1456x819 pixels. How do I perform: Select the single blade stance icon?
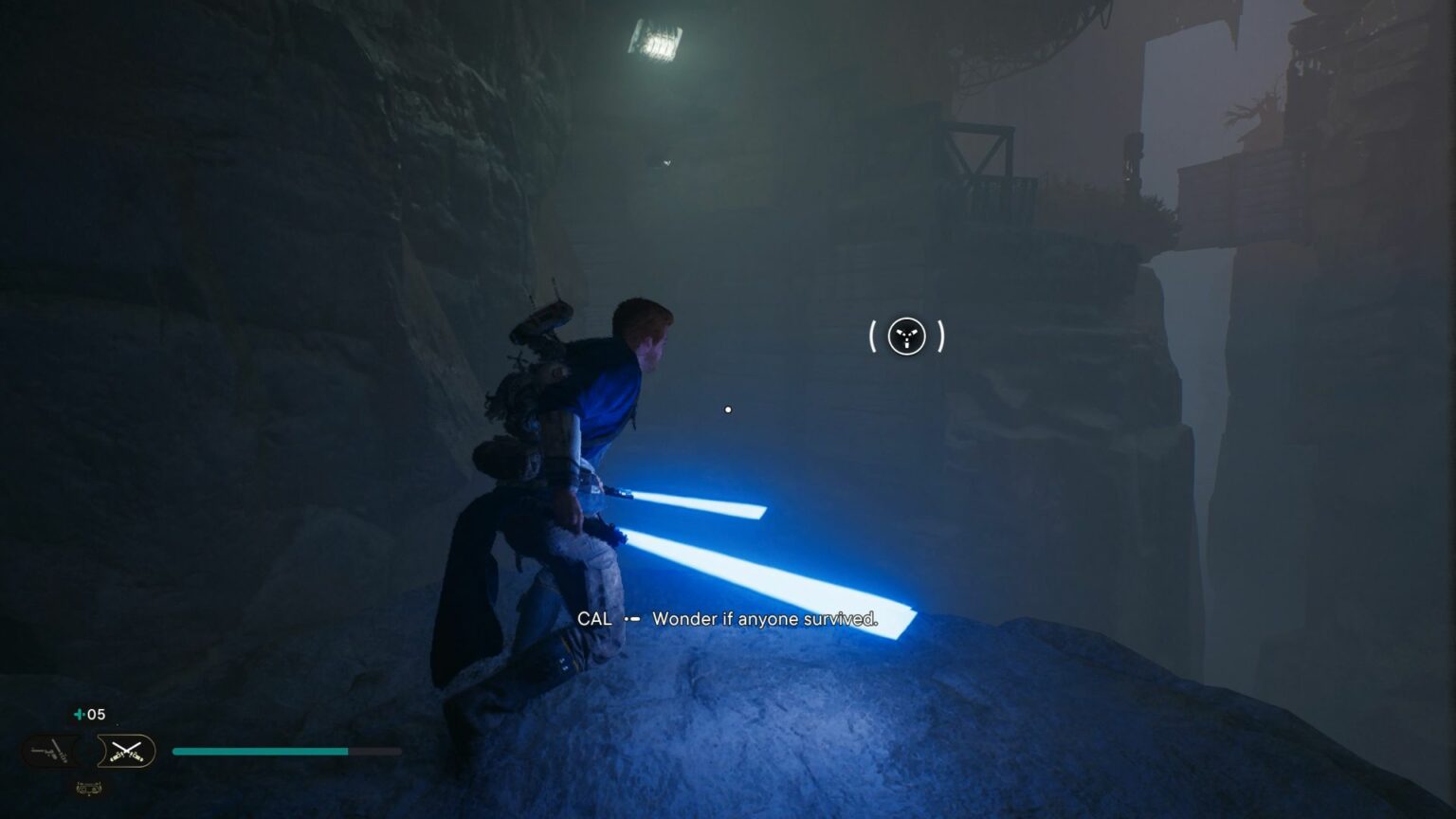[x=54, y=749]
